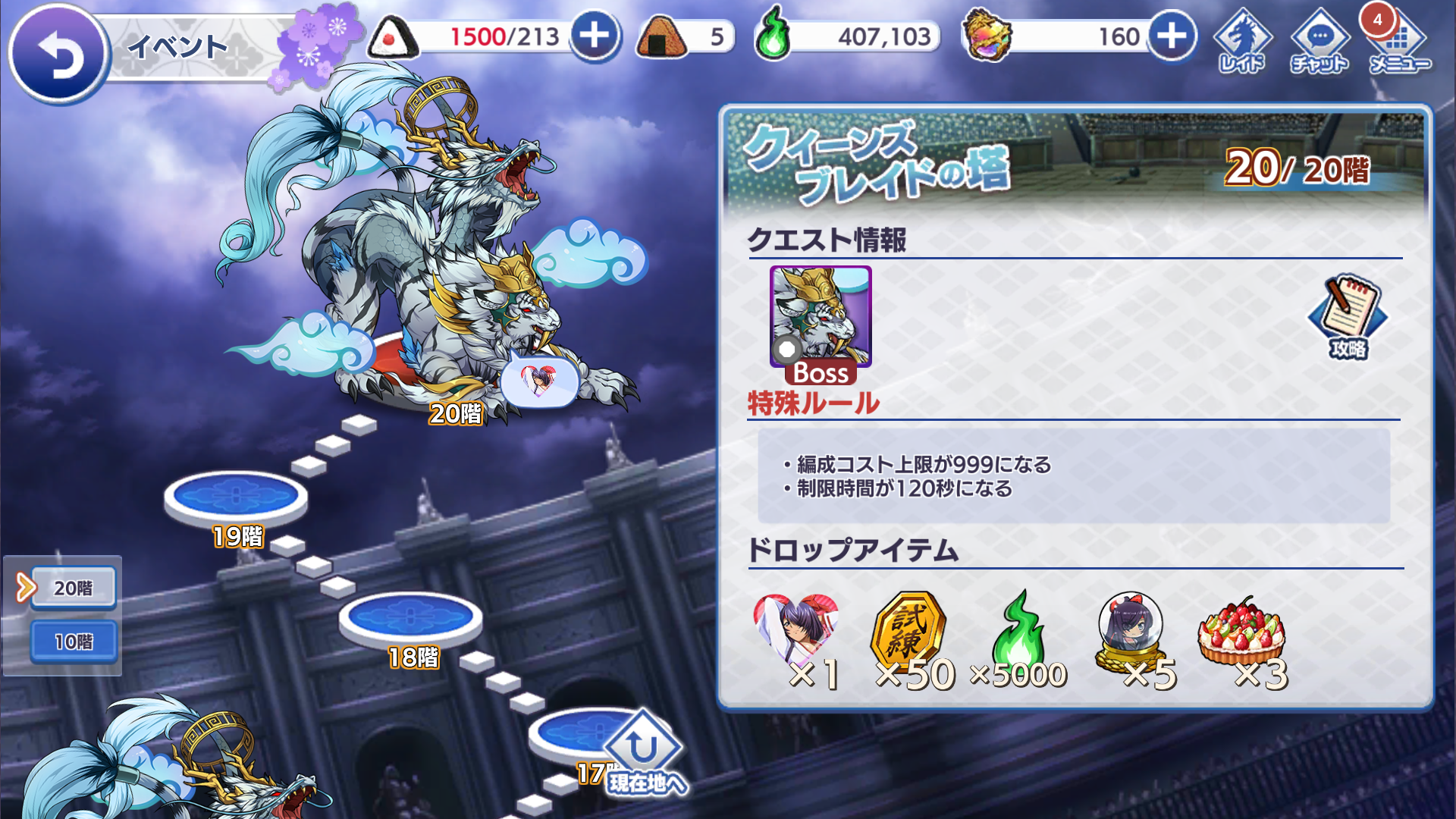This screenshot has width=1456, height=819.
Task: Add gems with the plus beside 160
Action: pos(1172,36)
